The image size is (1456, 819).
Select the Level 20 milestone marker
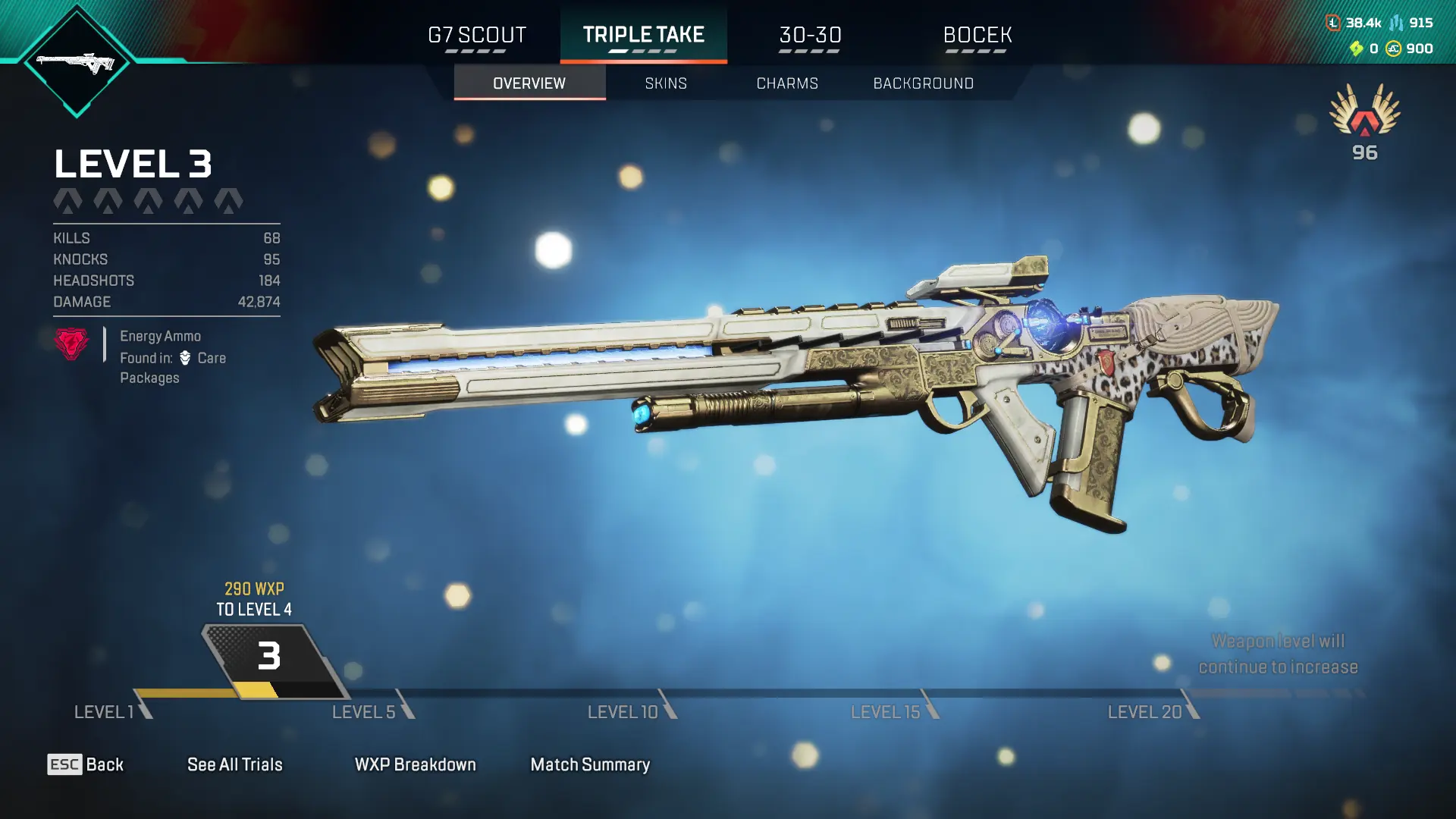click(x=1151, y=711)
